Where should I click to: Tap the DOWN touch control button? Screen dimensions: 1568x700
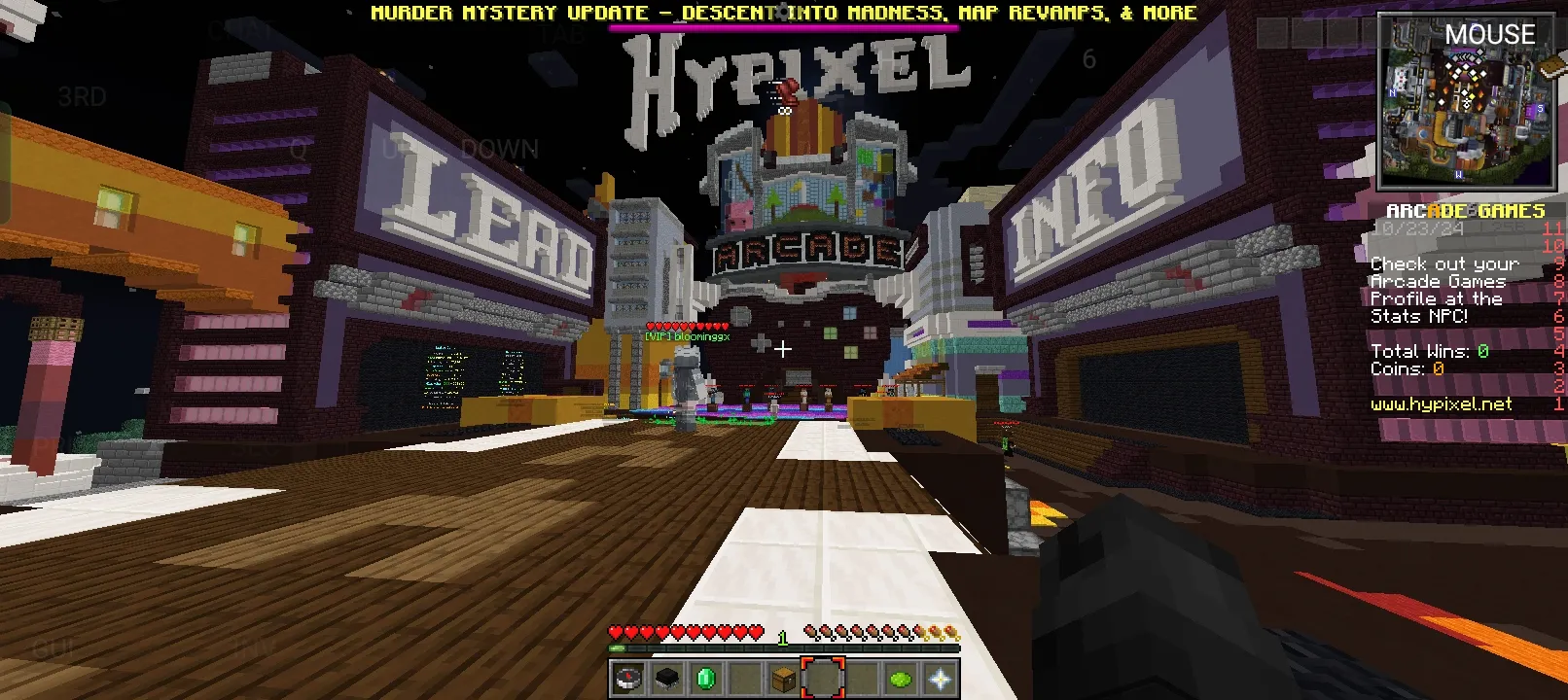499,150
